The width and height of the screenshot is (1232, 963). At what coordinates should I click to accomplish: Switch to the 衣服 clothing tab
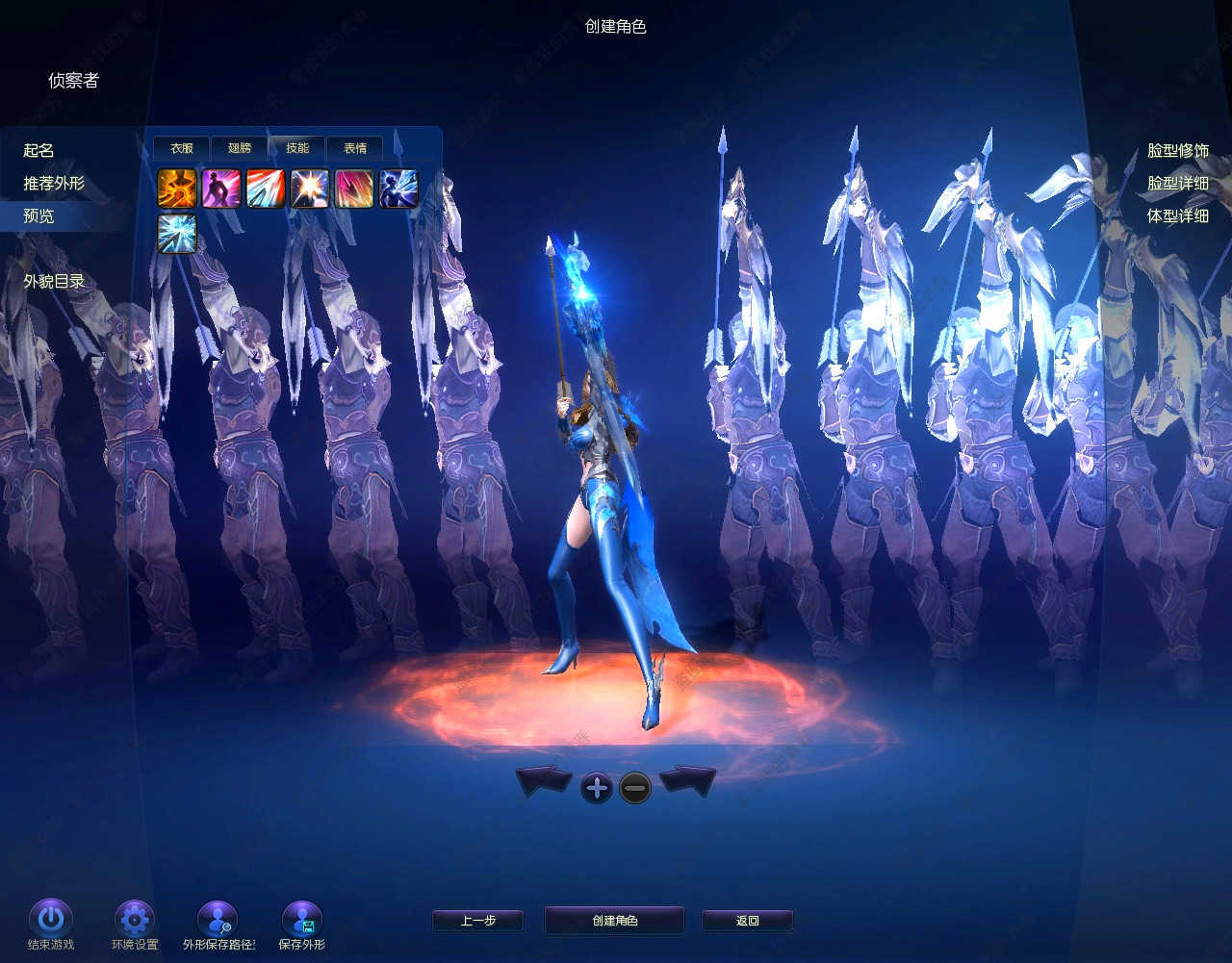182,148
